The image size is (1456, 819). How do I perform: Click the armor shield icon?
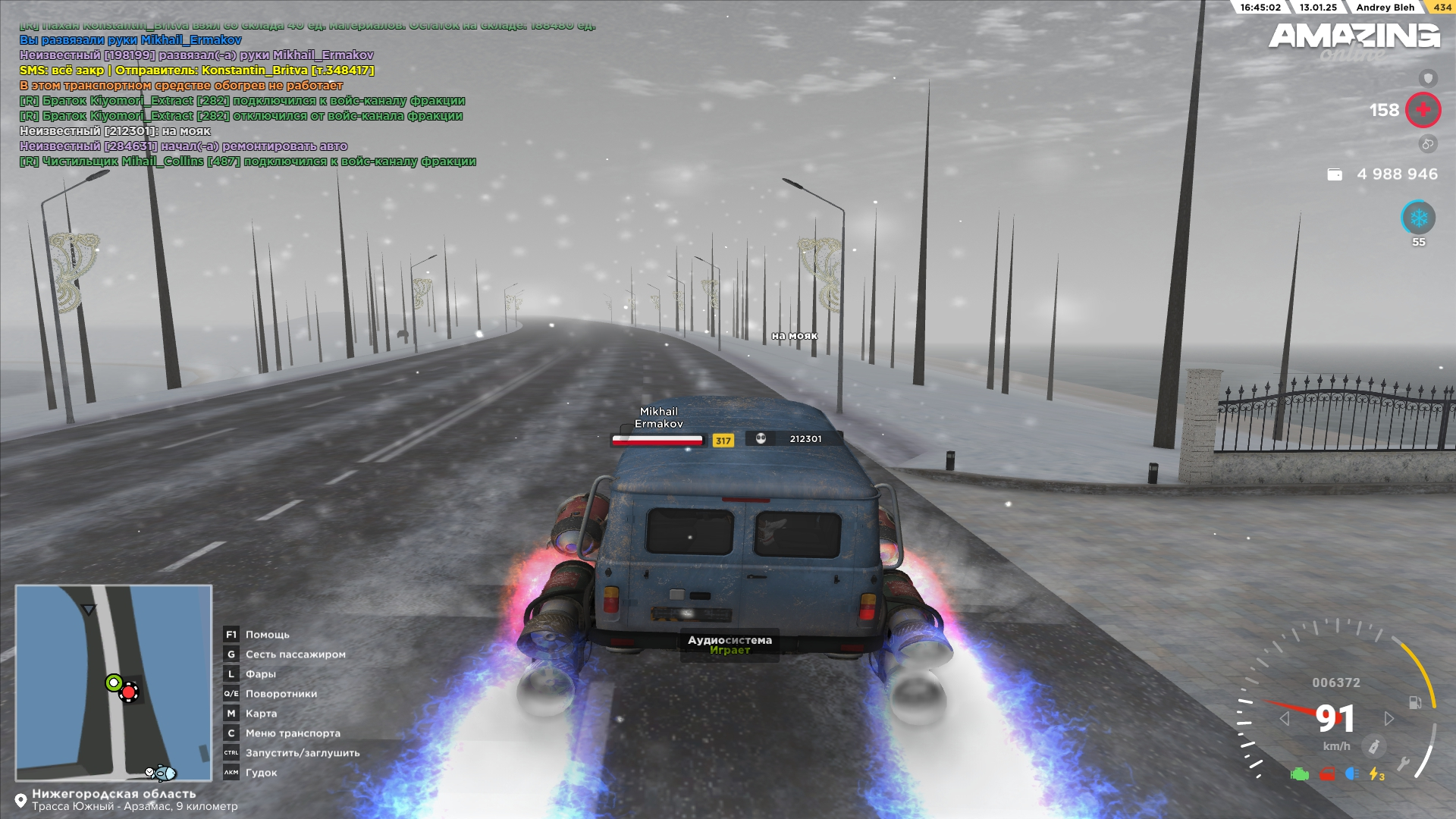(1428, 78)
